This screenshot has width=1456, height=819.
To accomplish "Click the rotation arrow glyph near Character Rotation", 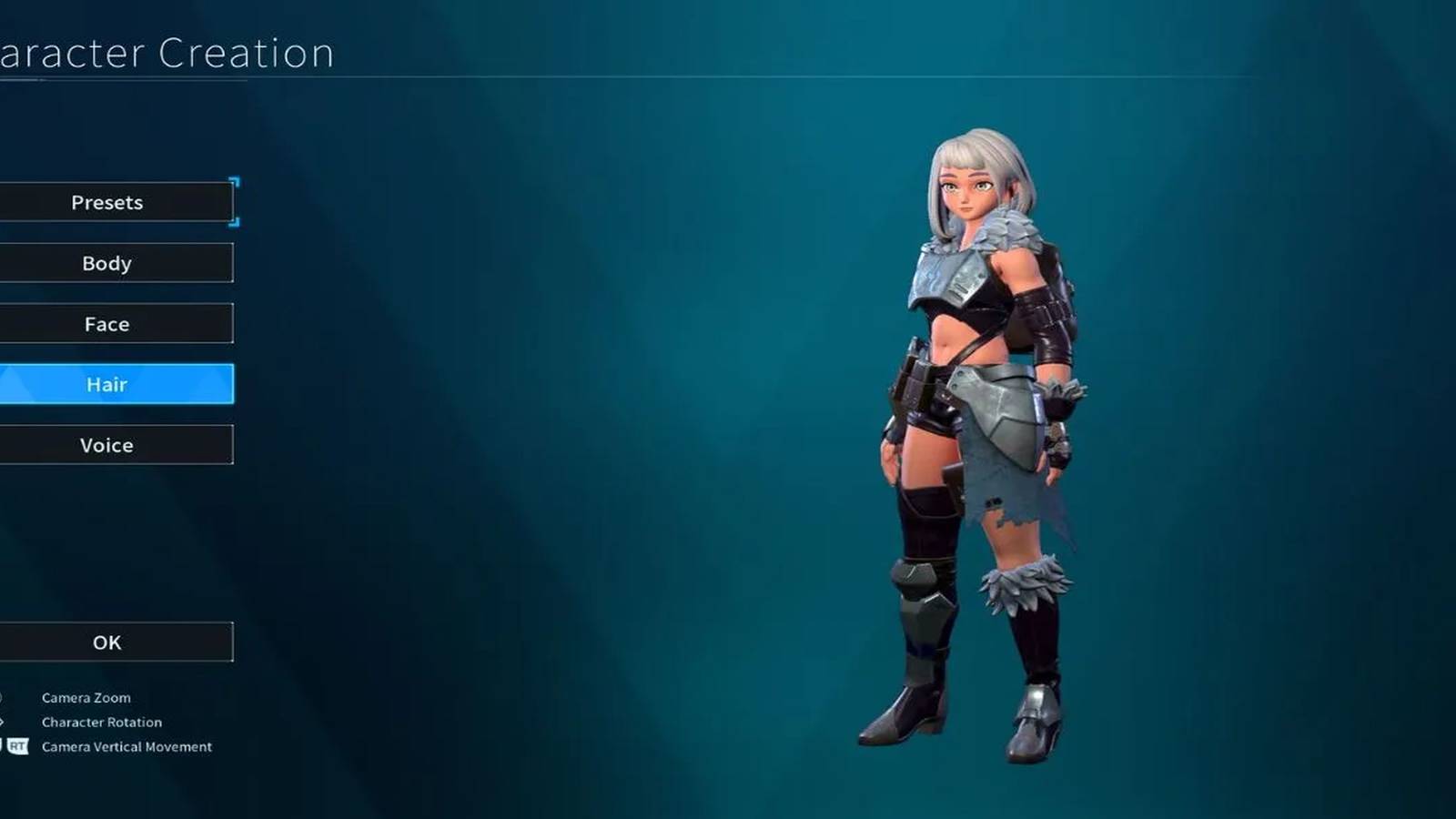I will [x=4, y=723].
